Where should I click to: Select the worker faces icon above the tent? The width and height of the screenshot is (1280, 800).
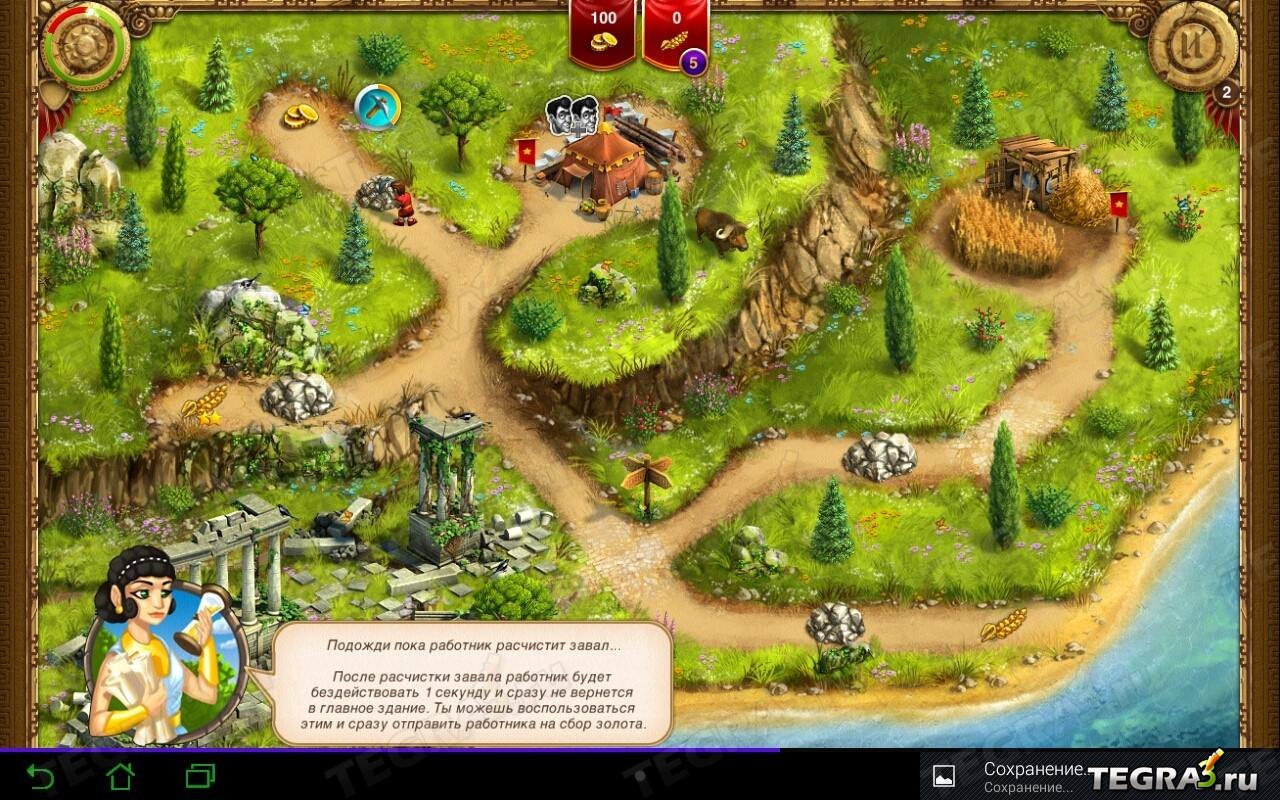coord(571,113)
